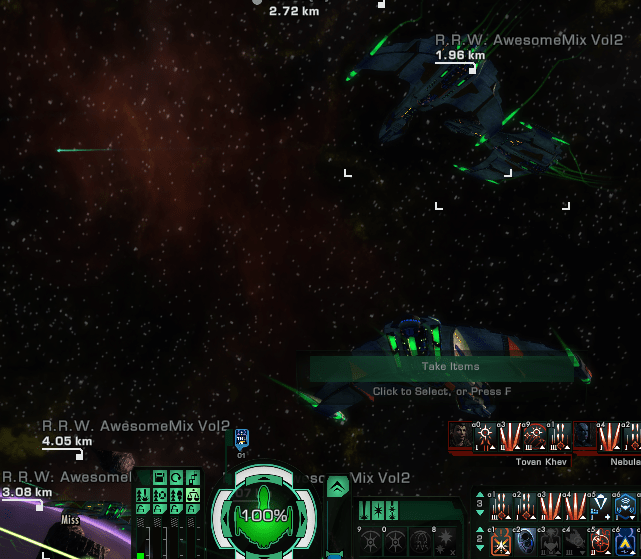Activate Tovan Khev's a0 target burst ability
The image size is (641, 559).
483,436
